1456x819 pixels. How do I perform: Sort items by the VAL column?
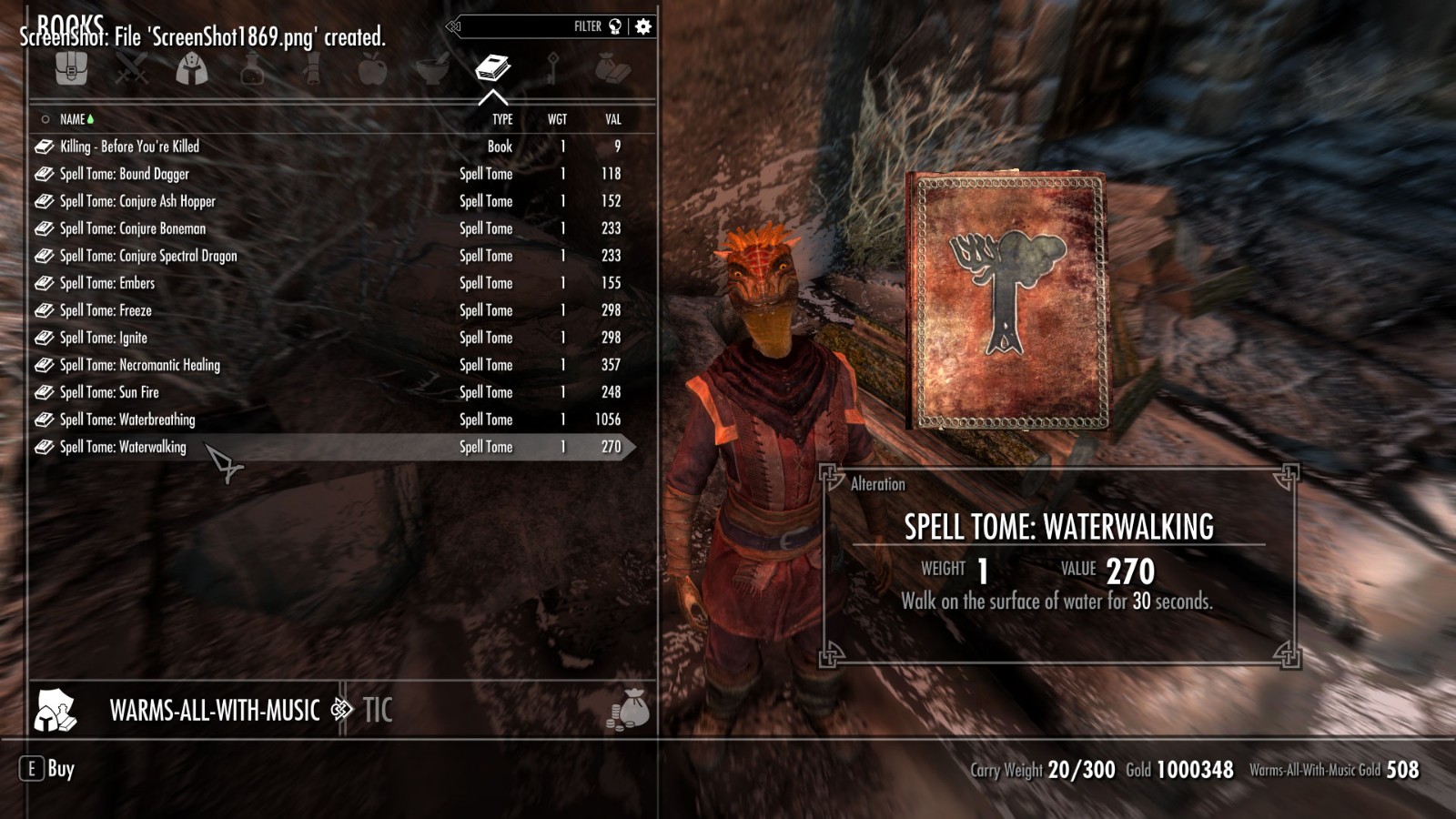613,119
